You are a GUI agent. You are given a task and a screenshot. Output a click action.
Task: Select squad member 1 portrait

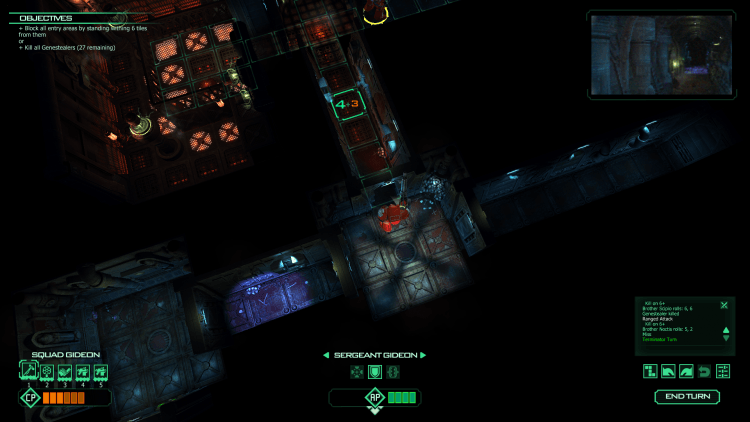pos(28,371)
